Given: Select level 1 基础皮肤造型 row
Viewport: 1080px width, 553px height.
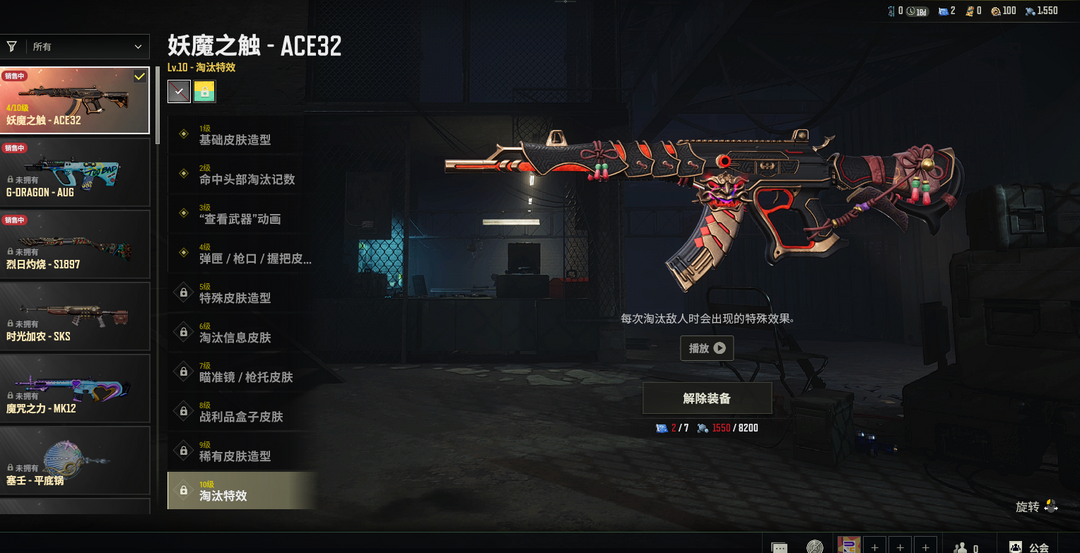Looking at the screenshot, I should (x=240, y=135).
